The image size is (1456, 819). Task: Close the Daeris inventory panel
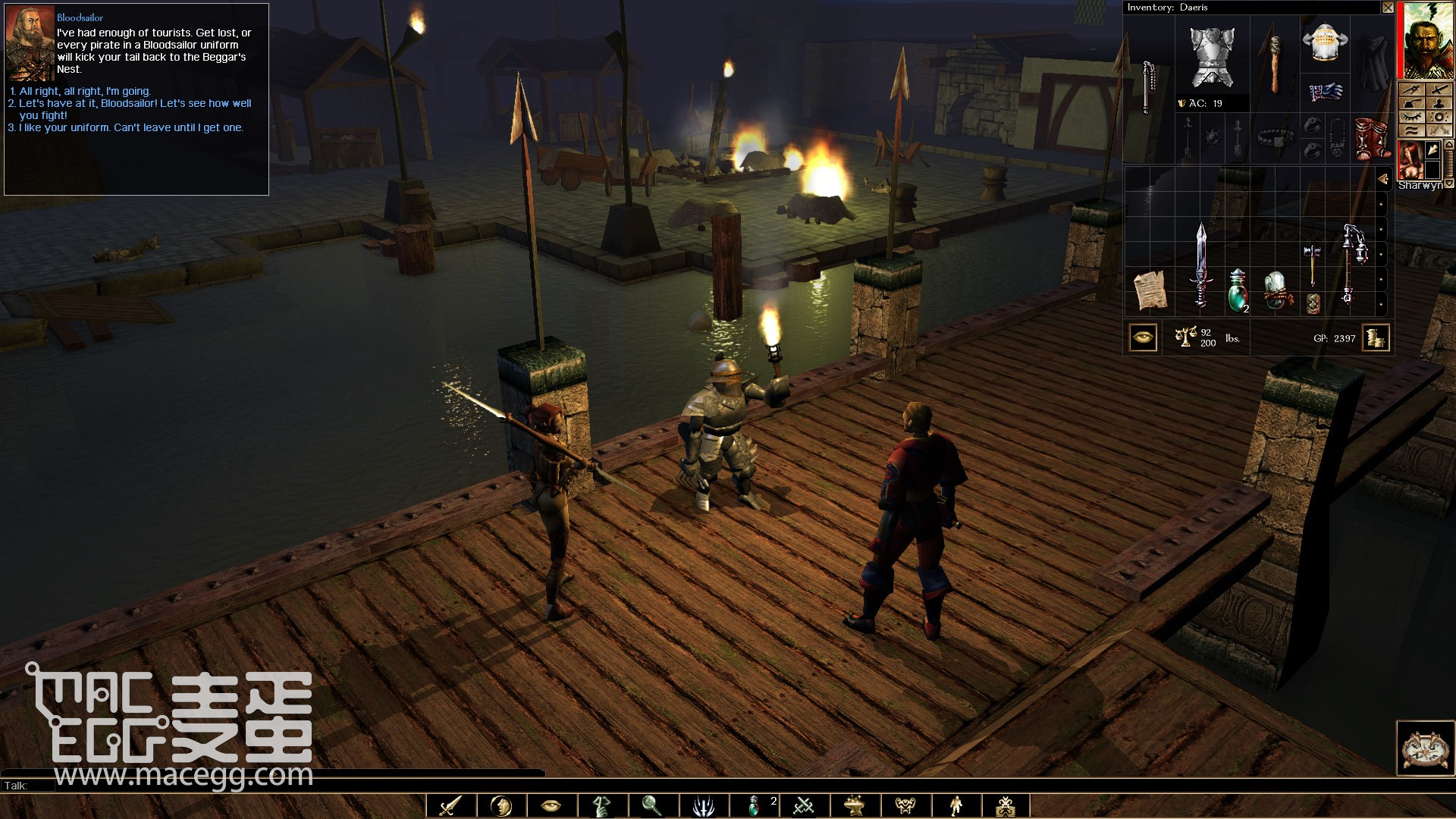tap(1387, 8)
